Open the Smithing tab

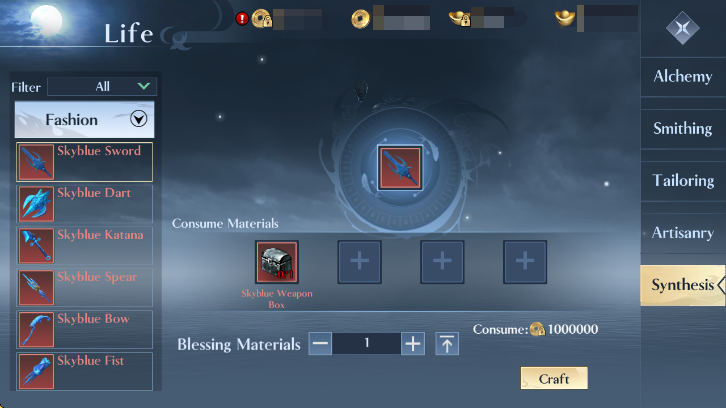(x=683, y=129)
